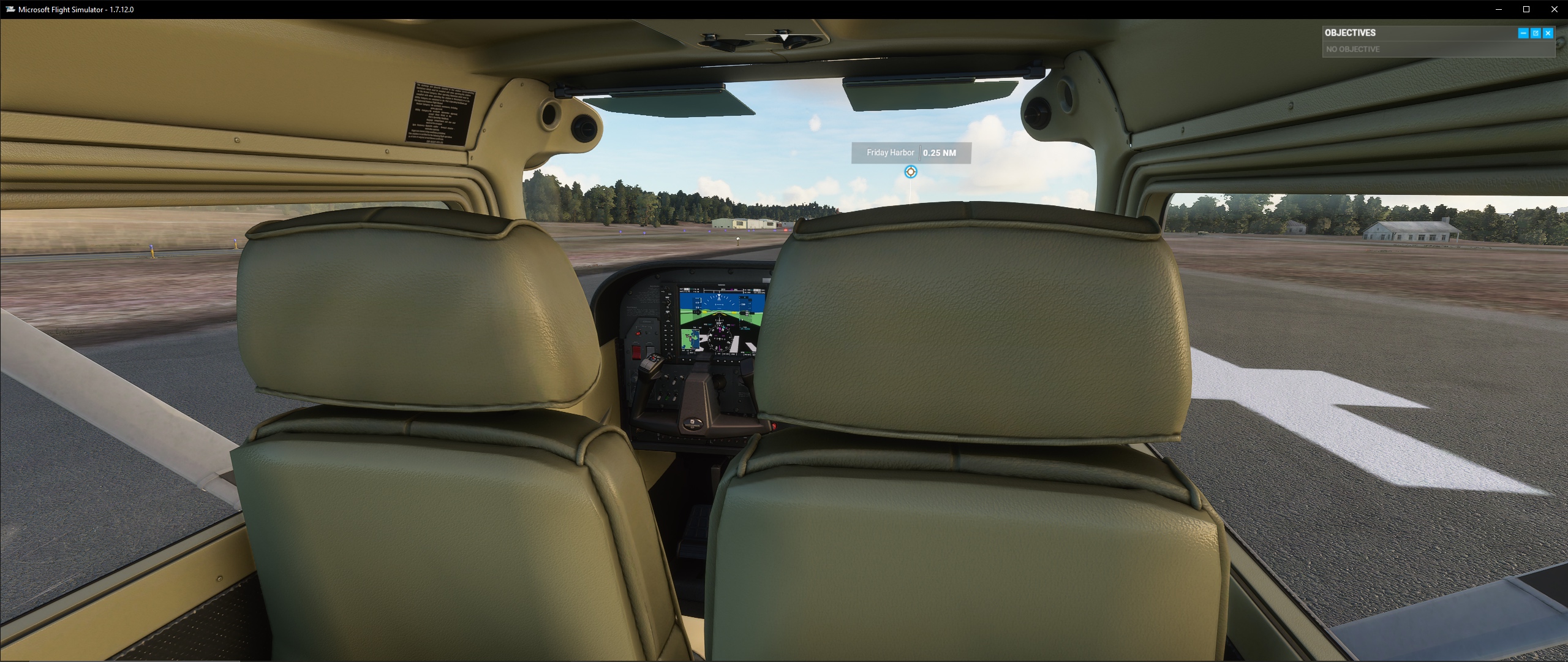The width and height of the screenshot is (1568, 662).
Task: Close the Objectives panel
Action: click(x=1547, y=32)
